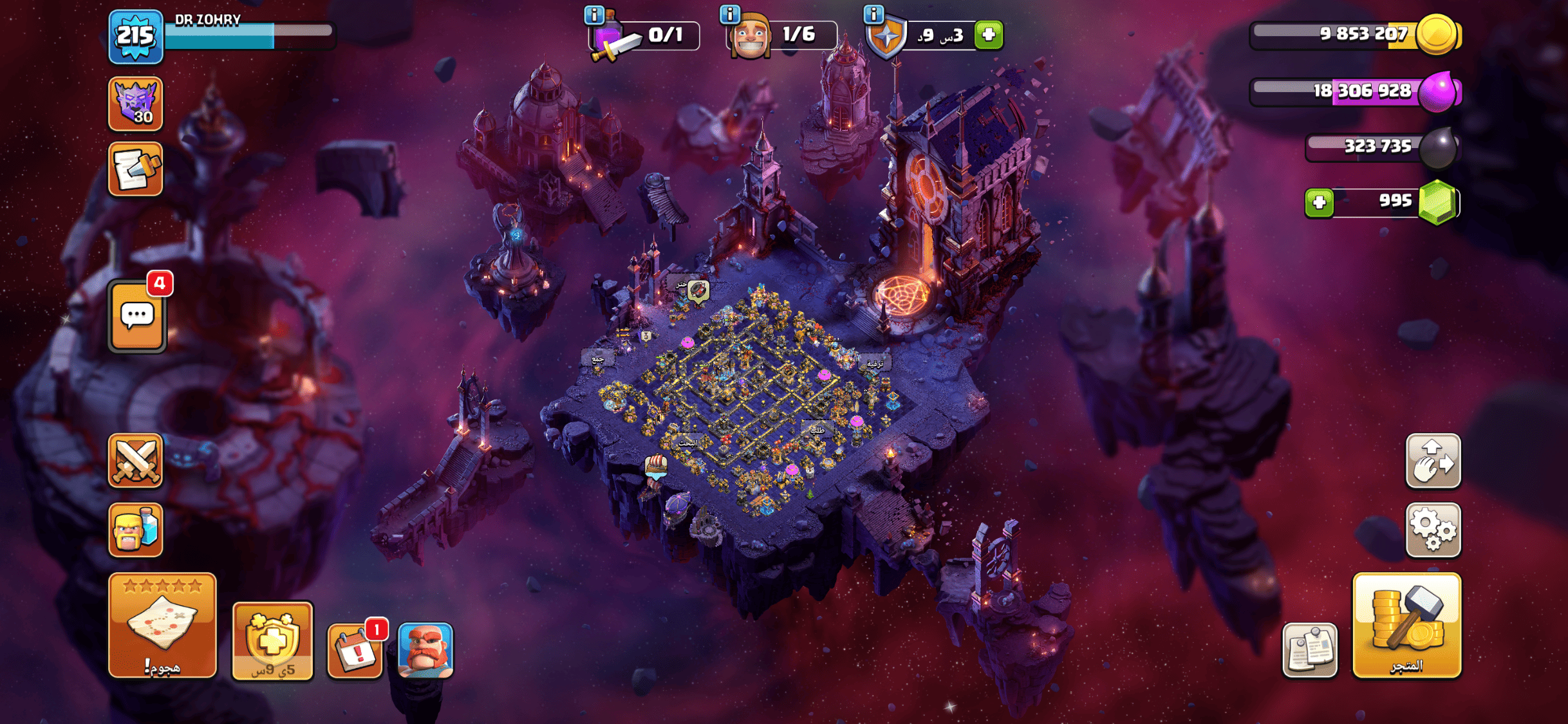Activate the layout editor hand arrows button
This screenshot has width=1568, height=724.
tap(1433, 460)
